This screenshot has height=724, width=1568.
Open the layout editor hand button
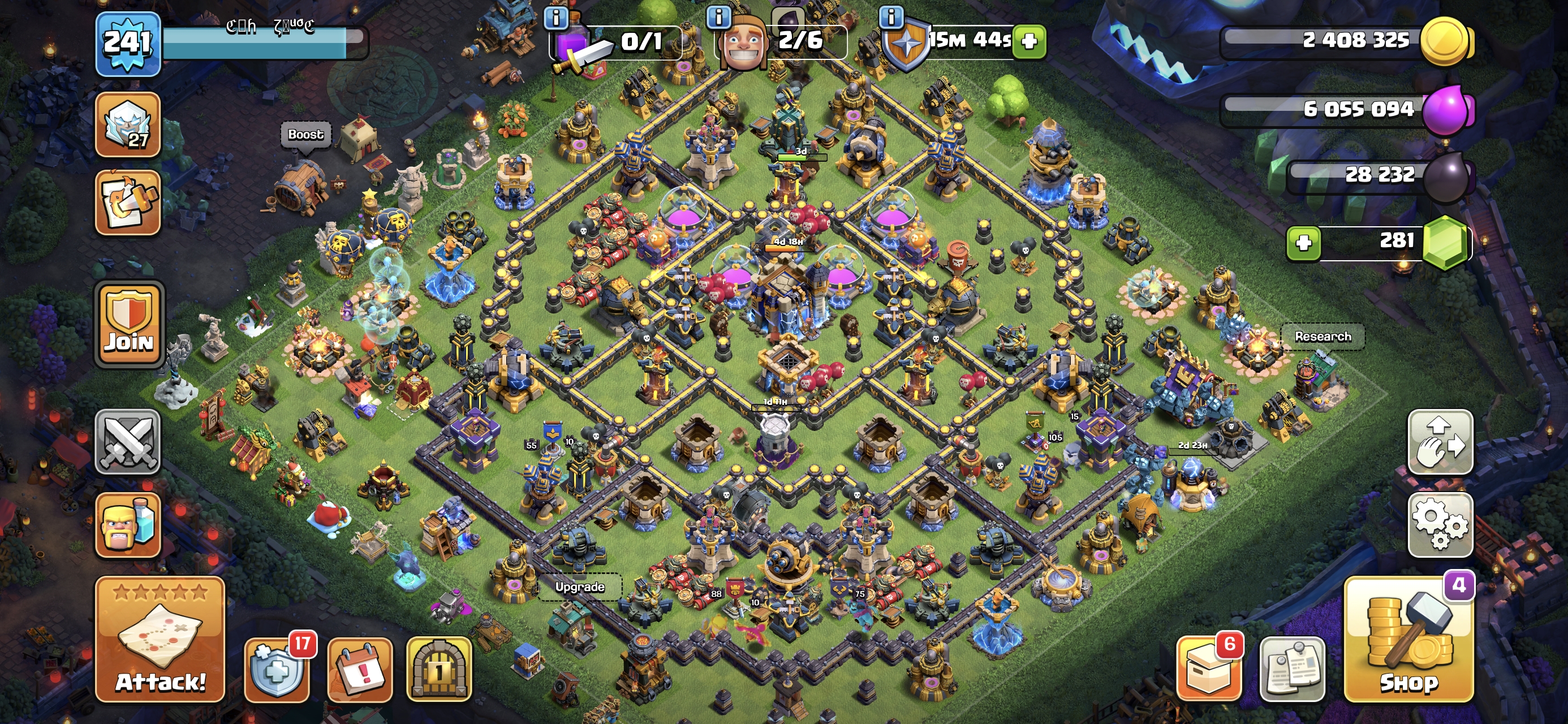(1440, 442)
